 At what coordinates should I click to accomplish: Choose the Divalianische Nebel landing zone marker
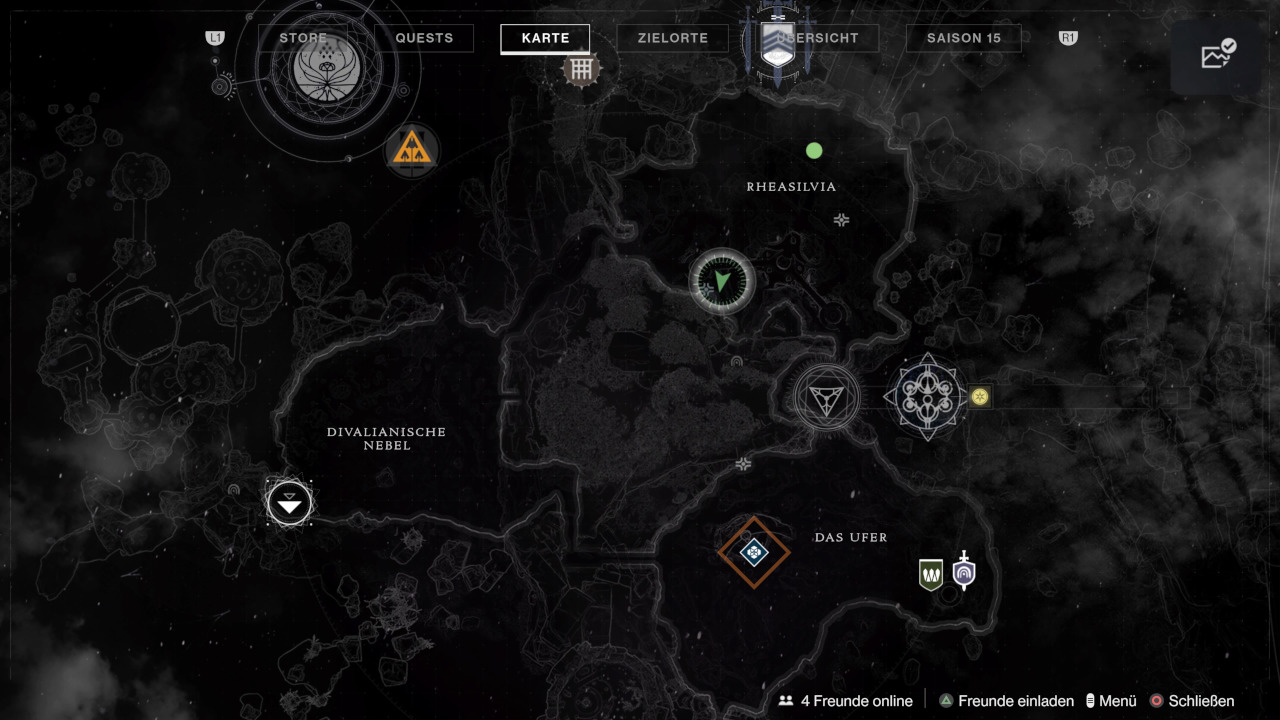[x=290, y=502]
